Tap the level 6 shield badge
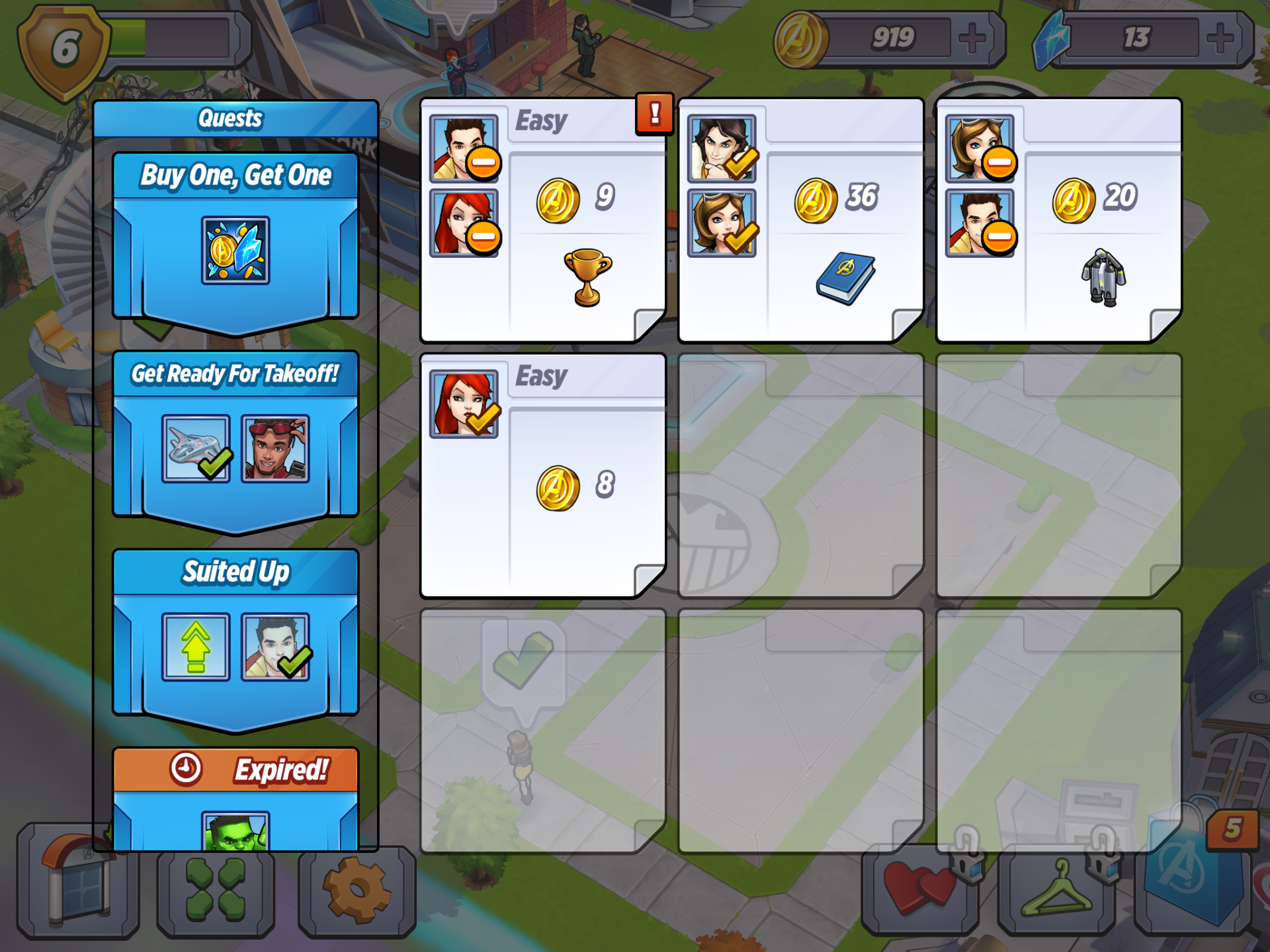1270x952 pixels. 64,50
